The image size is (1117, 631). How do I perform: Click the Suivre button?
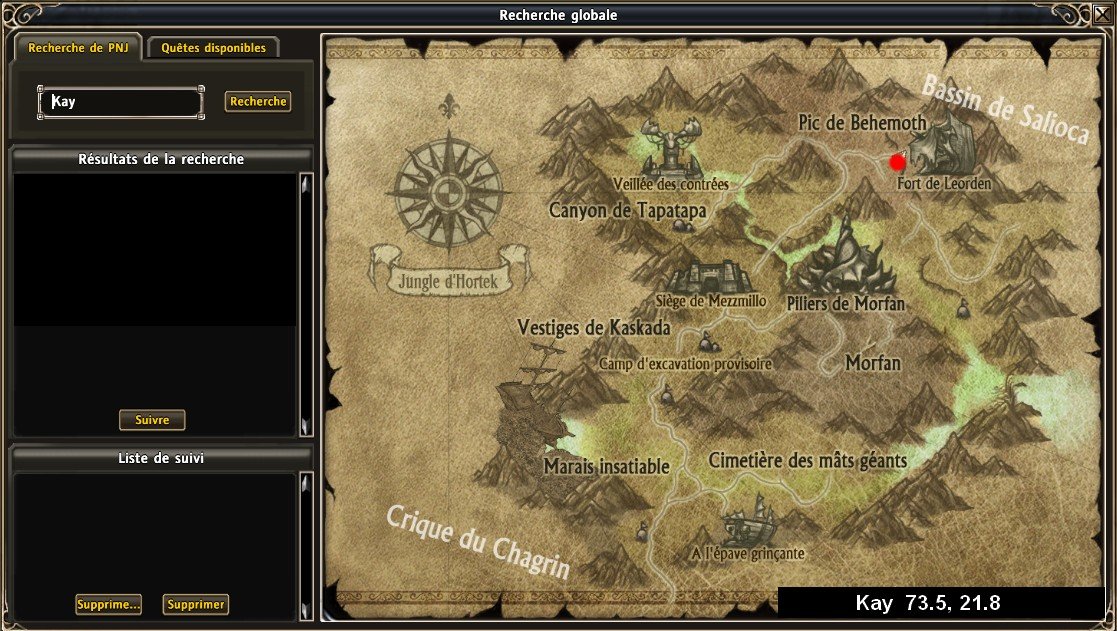[x=152, y=420]
